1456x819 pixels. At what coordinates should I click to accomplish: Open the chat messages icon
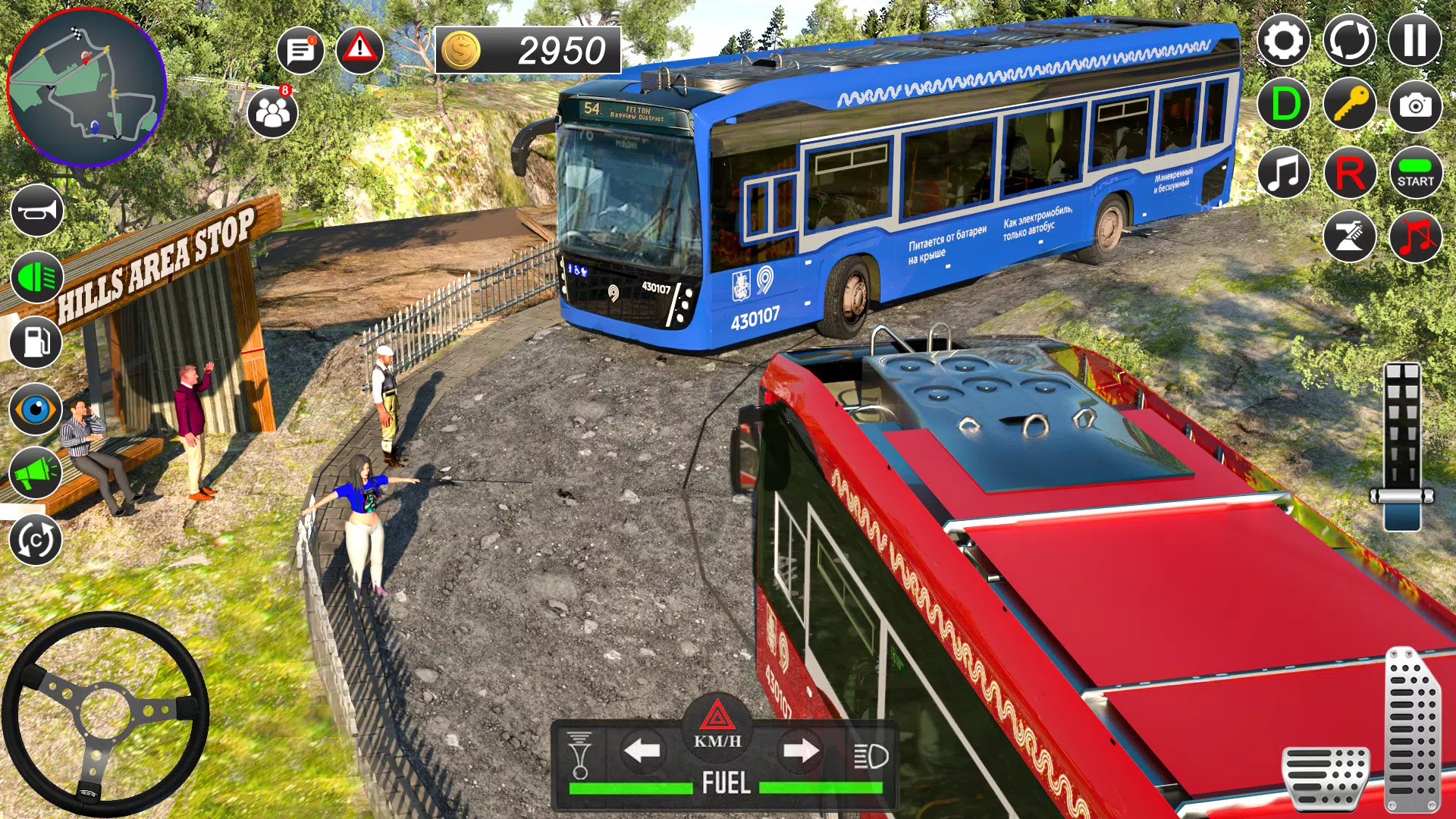(300, 51)
